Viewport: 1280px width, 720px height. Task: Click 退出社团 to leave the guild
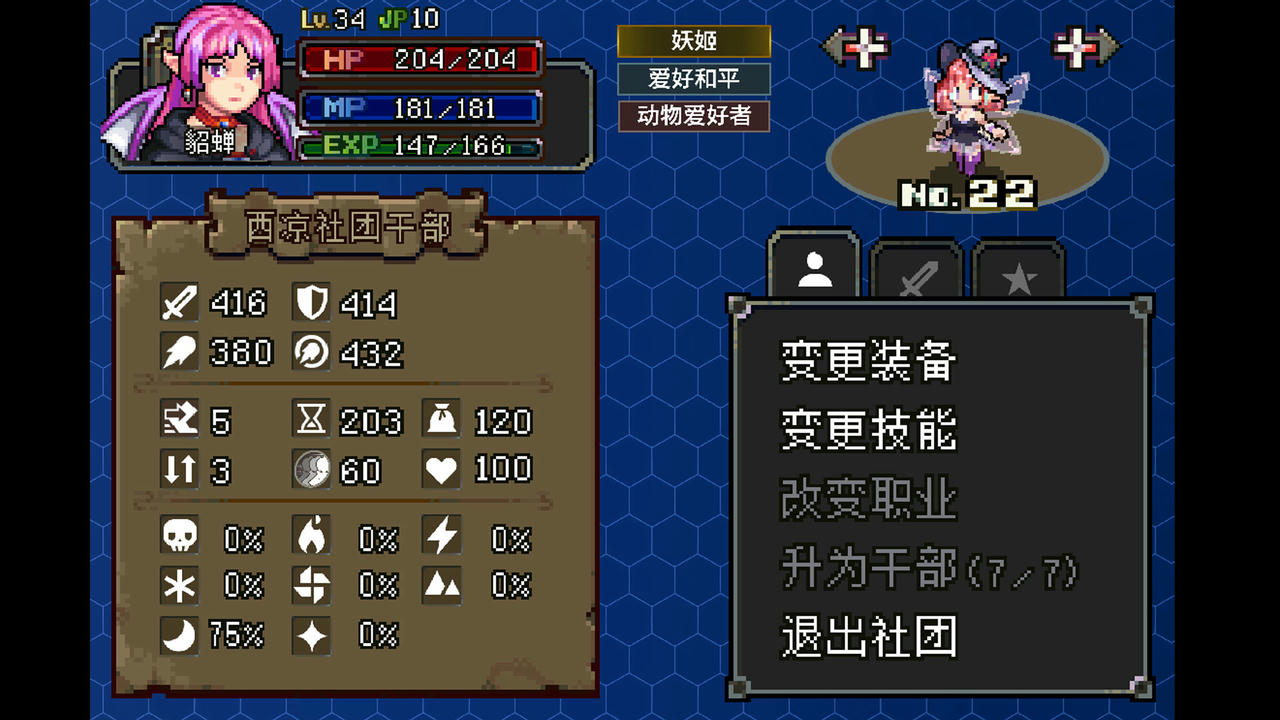[x=866, y=633]
